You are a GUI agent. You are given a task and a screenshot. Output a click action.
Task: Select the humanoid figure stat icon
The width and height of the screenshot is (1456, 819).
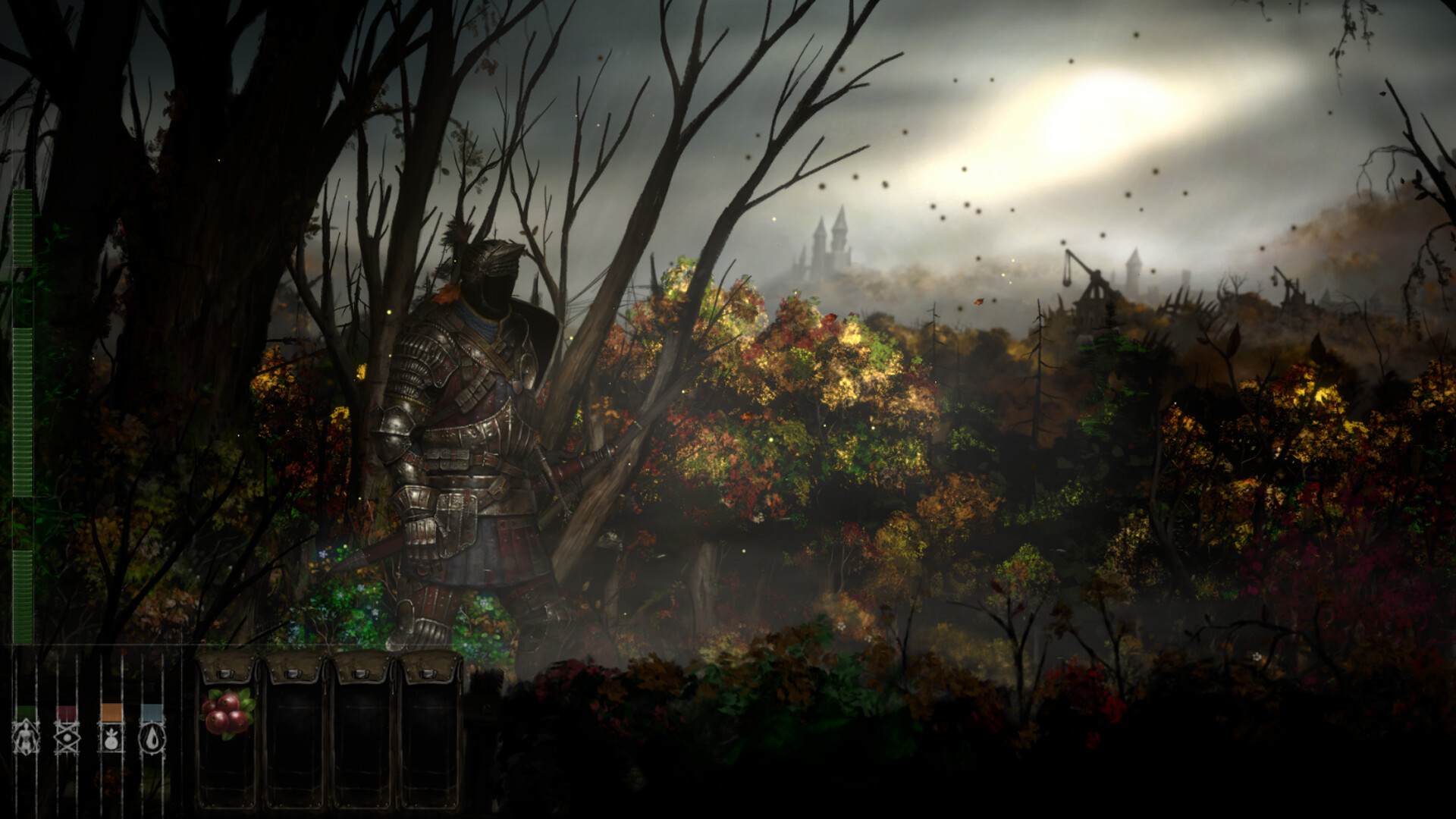click(x=25, y=737)
